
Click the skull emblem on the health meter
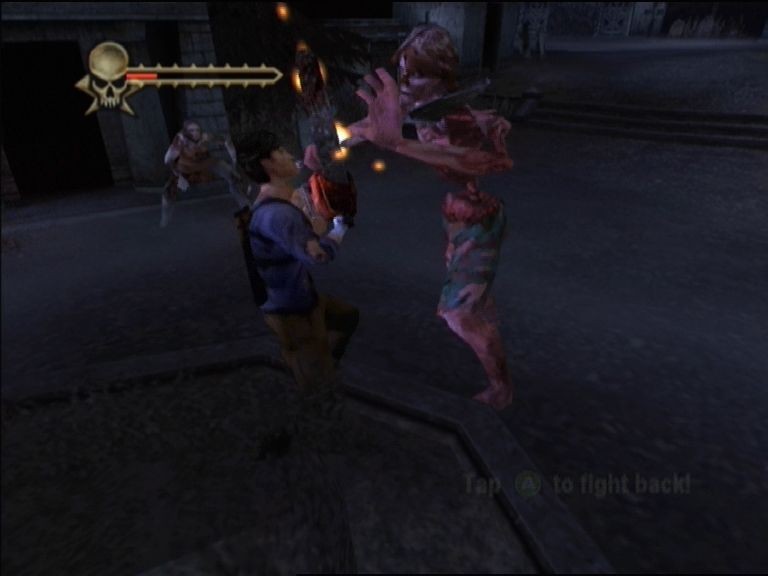(109, 73)
